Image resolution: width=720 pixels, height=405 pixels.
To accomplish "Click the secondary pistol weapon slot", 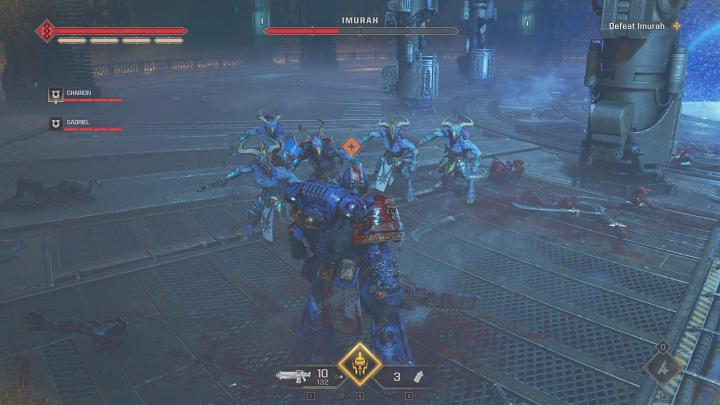I will [x=665, y=367].
